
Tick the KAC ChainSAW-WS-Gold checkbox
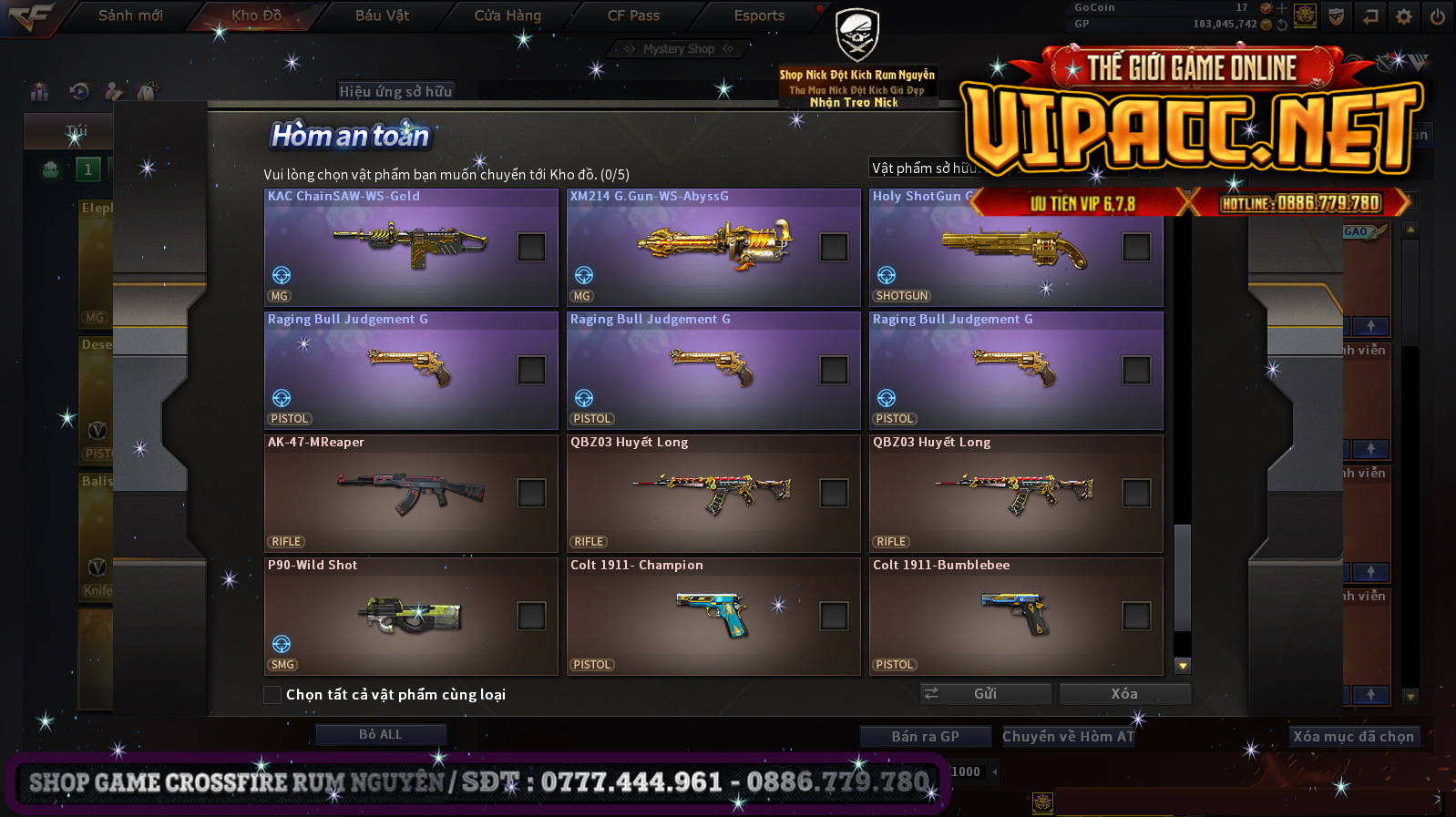(531, 247)
